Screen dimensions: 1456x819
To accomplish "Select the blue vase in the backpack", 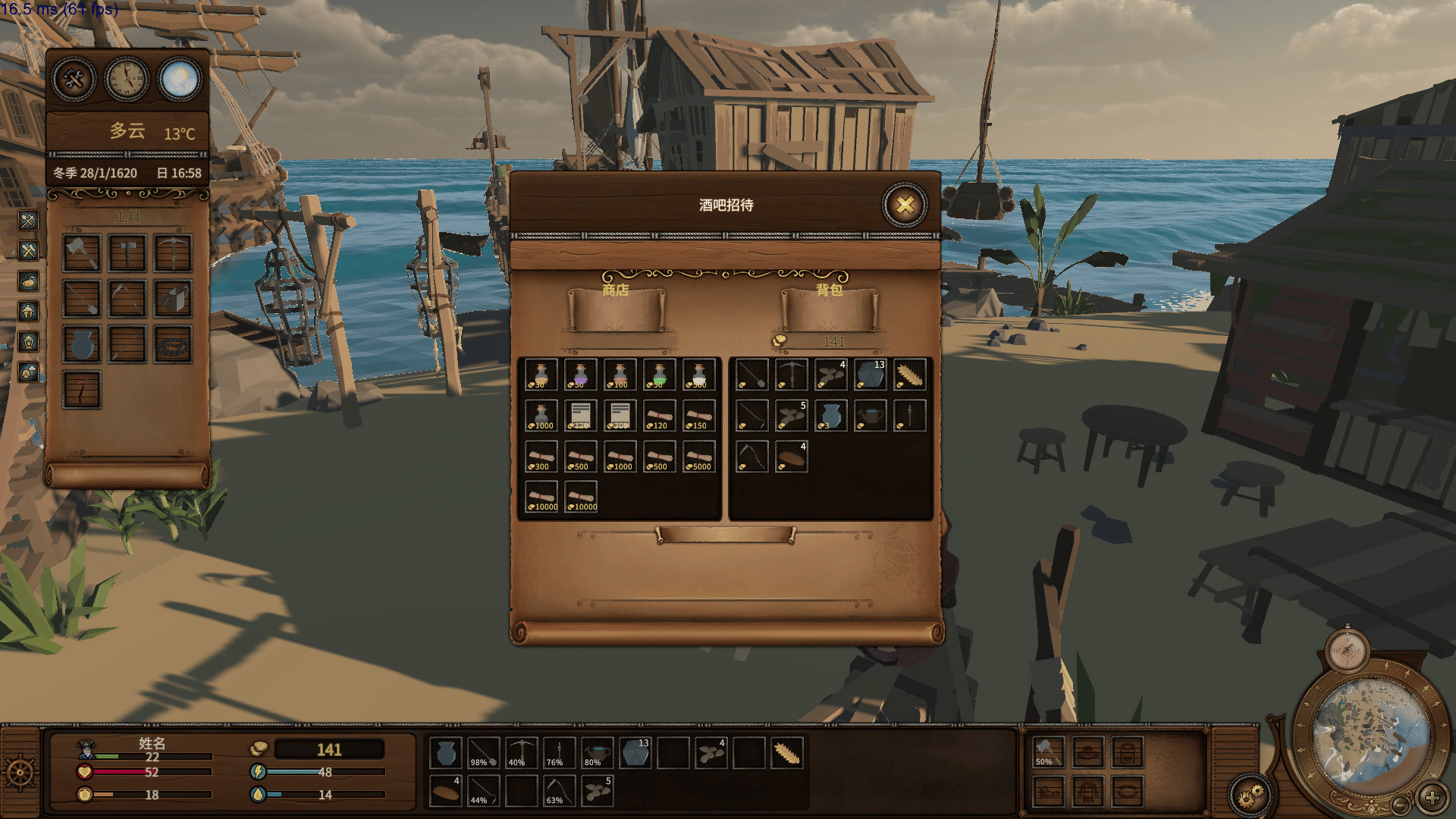I will pos(831,416).
